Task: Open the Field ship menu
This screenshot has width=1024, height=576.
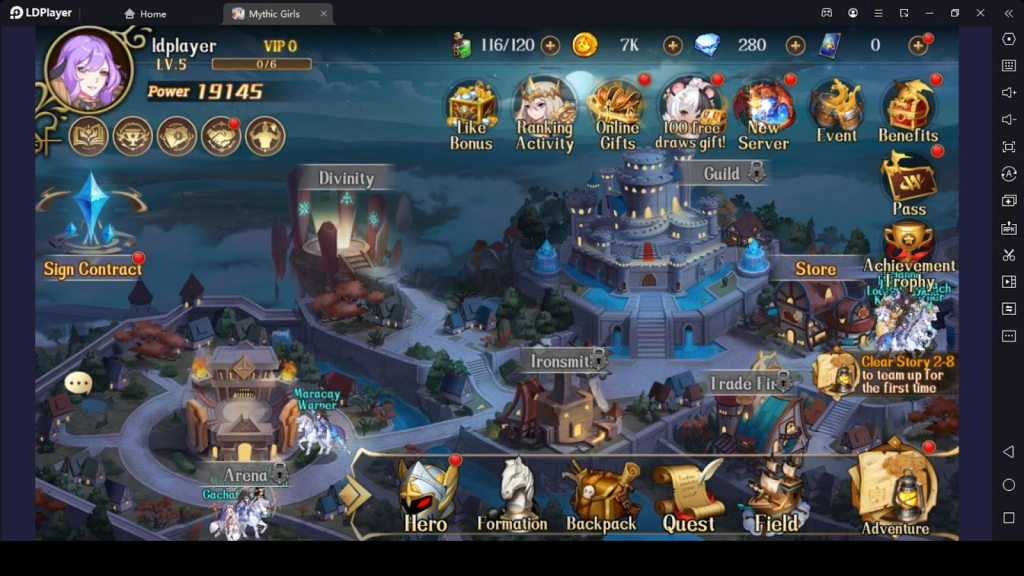Action: coord(777,494)
